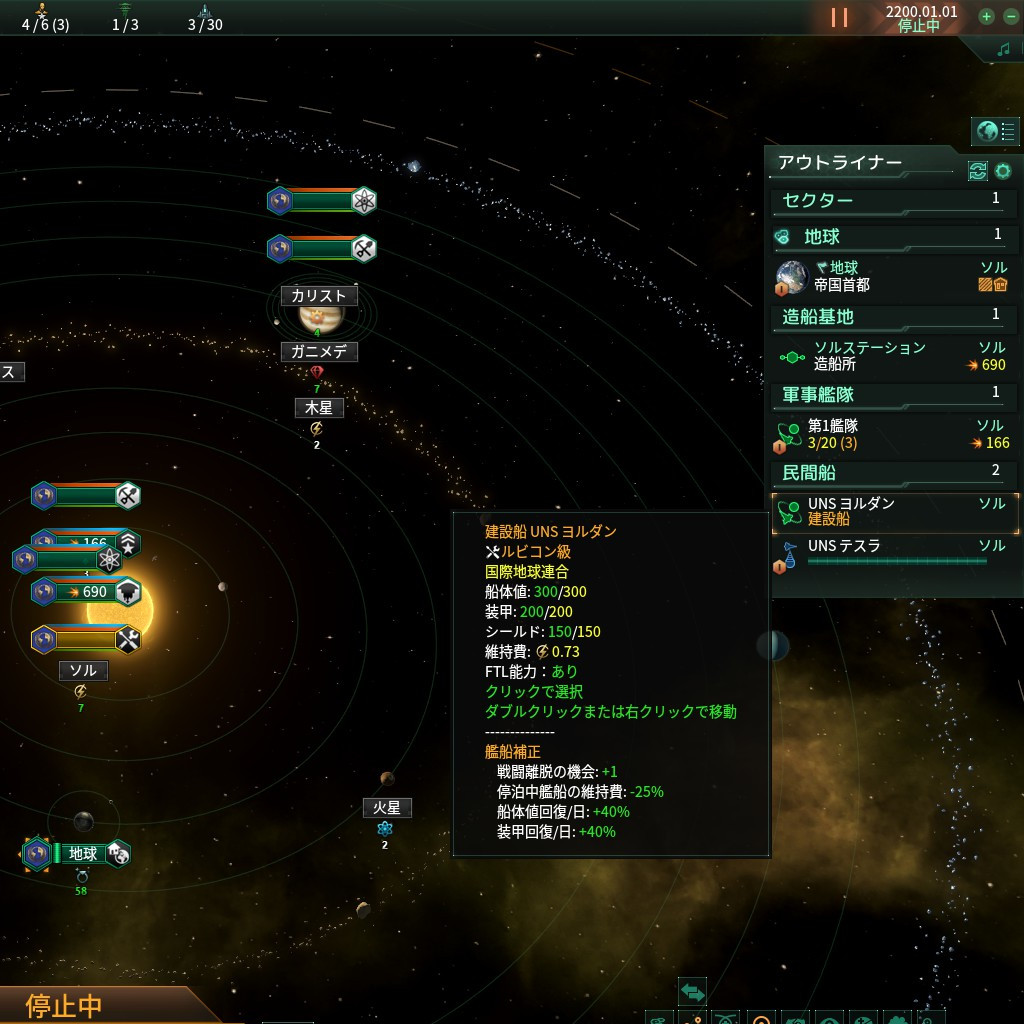The height and width of the screenshot is (1024, 1024).
Task: Click the outliner refresh arrows icon
Action: click(977, 171)
